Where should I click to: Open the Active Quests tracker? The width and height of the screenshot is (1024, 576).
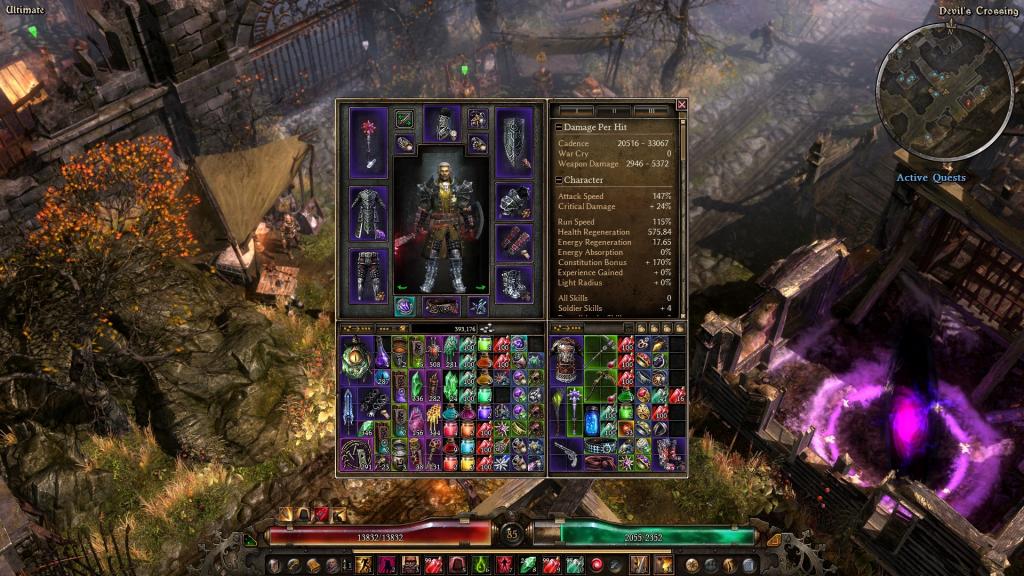(x=930, y=178)
